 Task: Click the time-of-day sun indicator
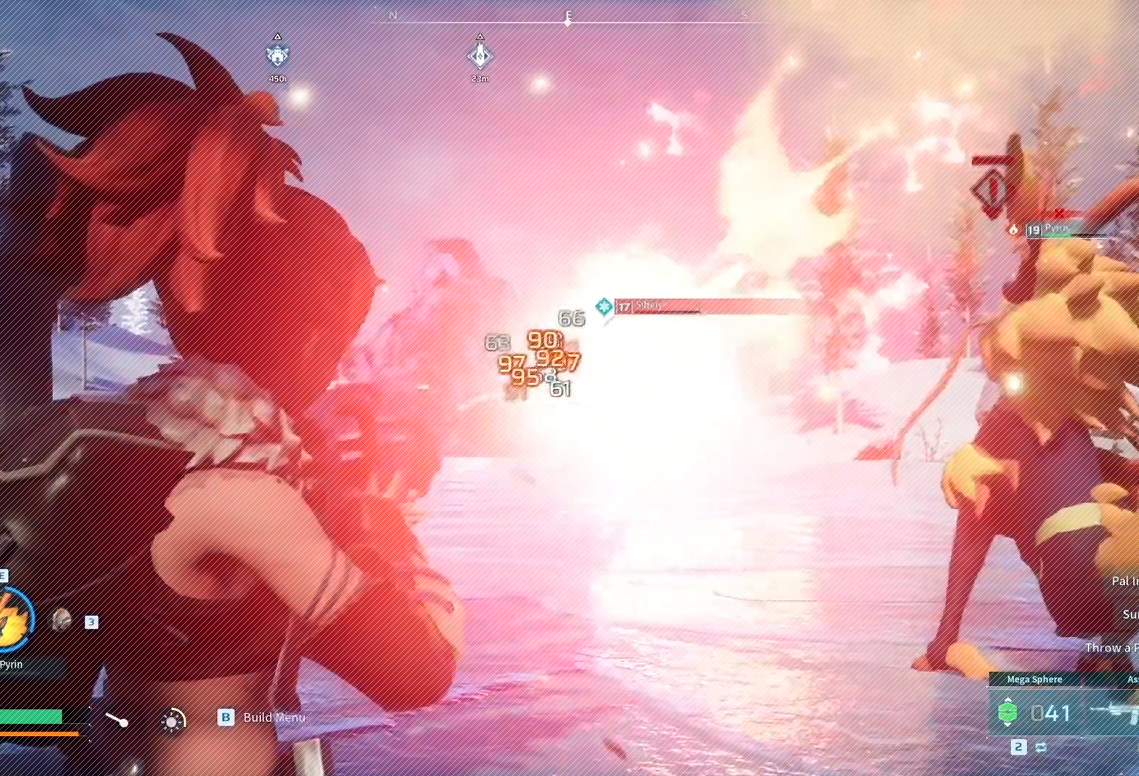[173, 720]
